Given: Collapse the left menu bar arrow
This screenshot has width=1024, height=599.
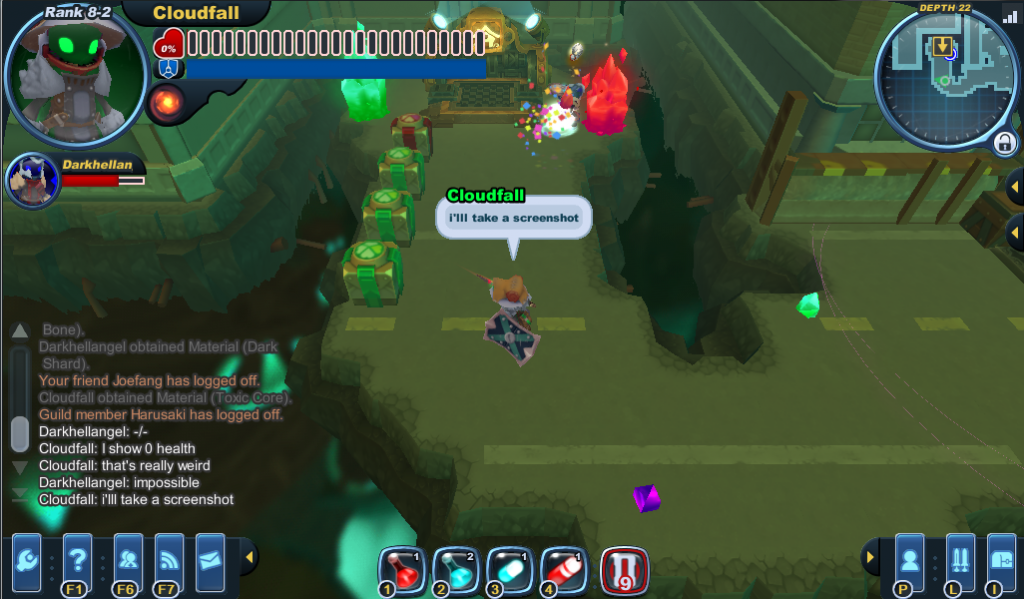Looking at the screenshot, I should click(250, 557).
